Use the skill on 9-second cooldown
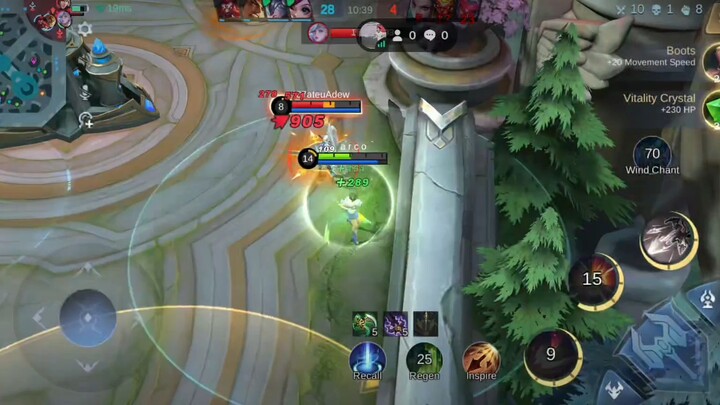Image resolution: width=720 pixels, height=405 pixels. pos(552,354)
